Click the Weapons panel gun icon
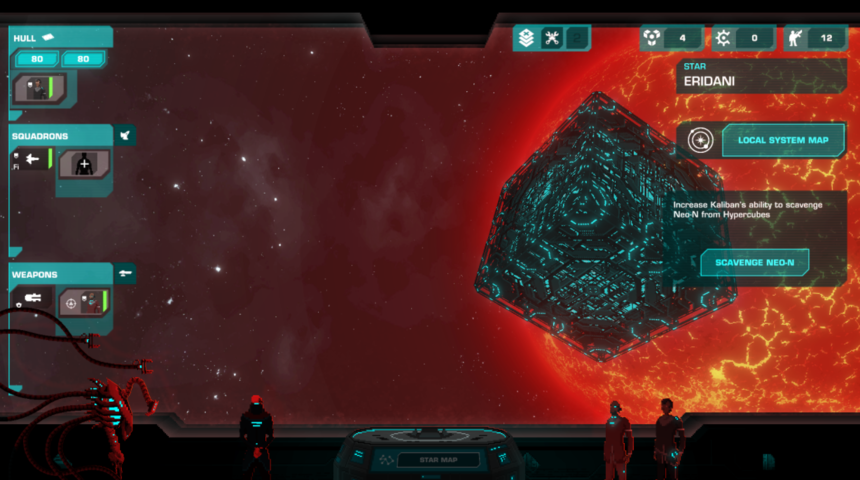This screenshot has height=480, width=860. pos(124,273)
